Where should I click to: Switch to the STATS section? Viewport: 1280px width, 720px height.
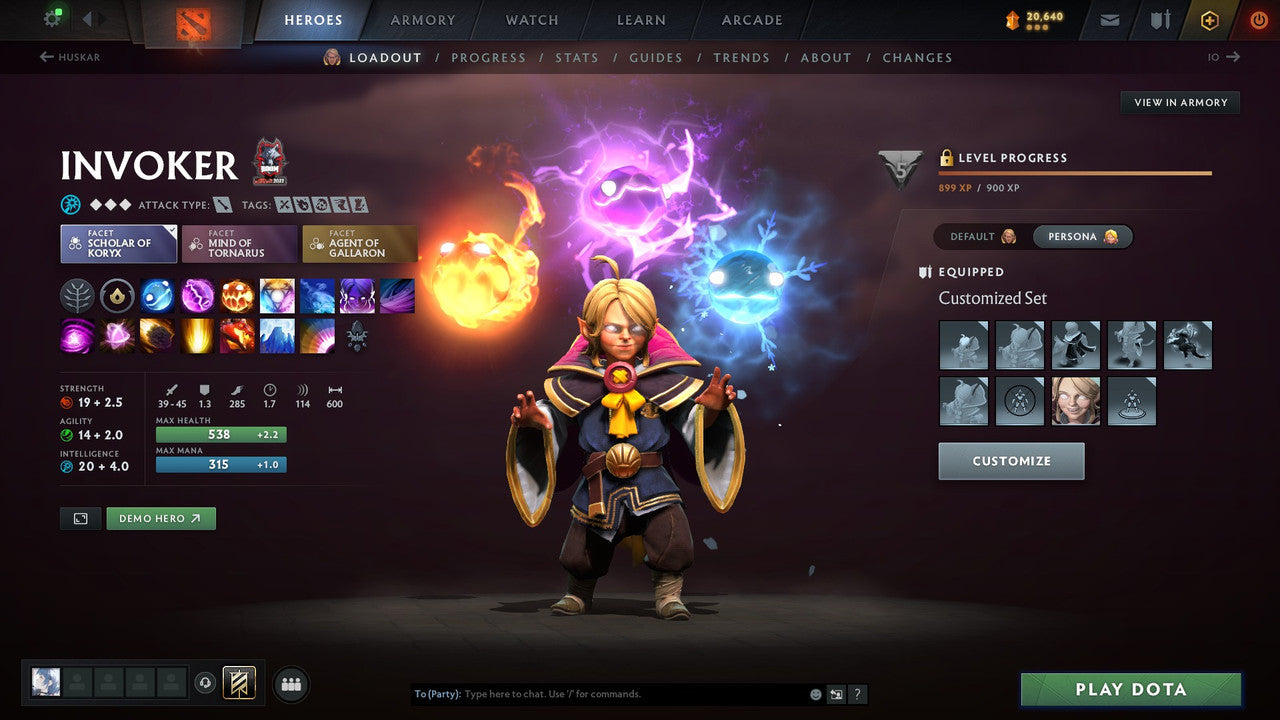[577, 58]
